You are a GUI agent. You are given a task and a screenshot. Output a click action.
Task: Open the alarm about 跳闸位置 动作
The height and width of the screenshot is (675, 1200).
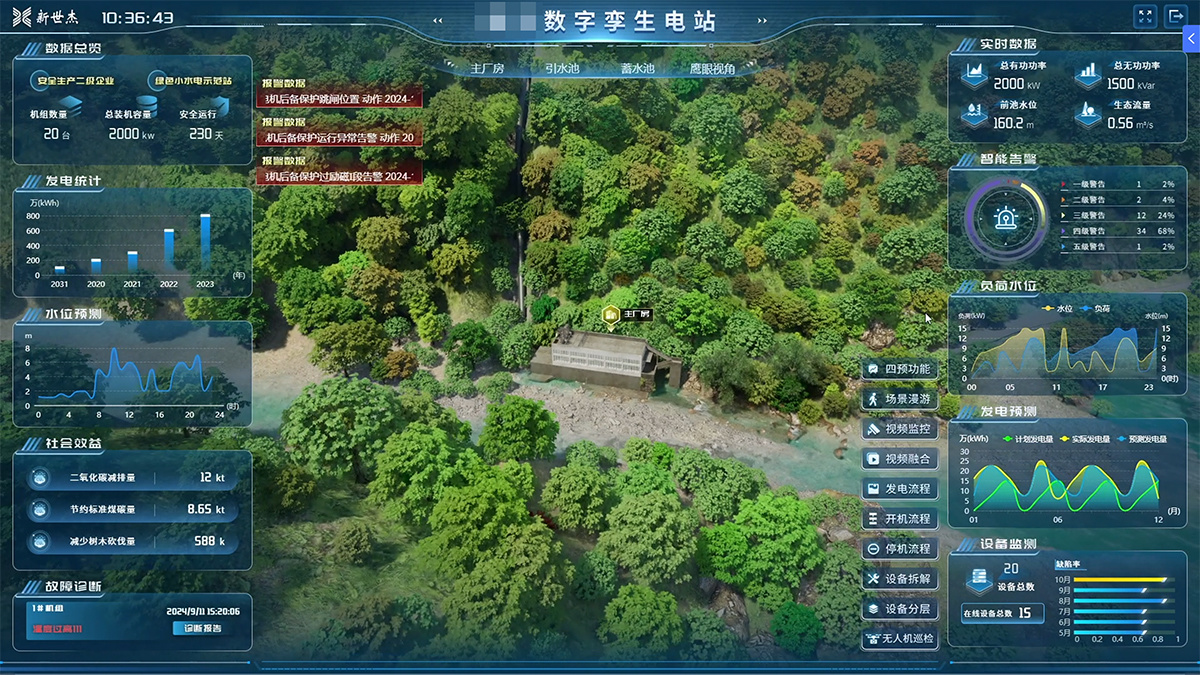340,98
